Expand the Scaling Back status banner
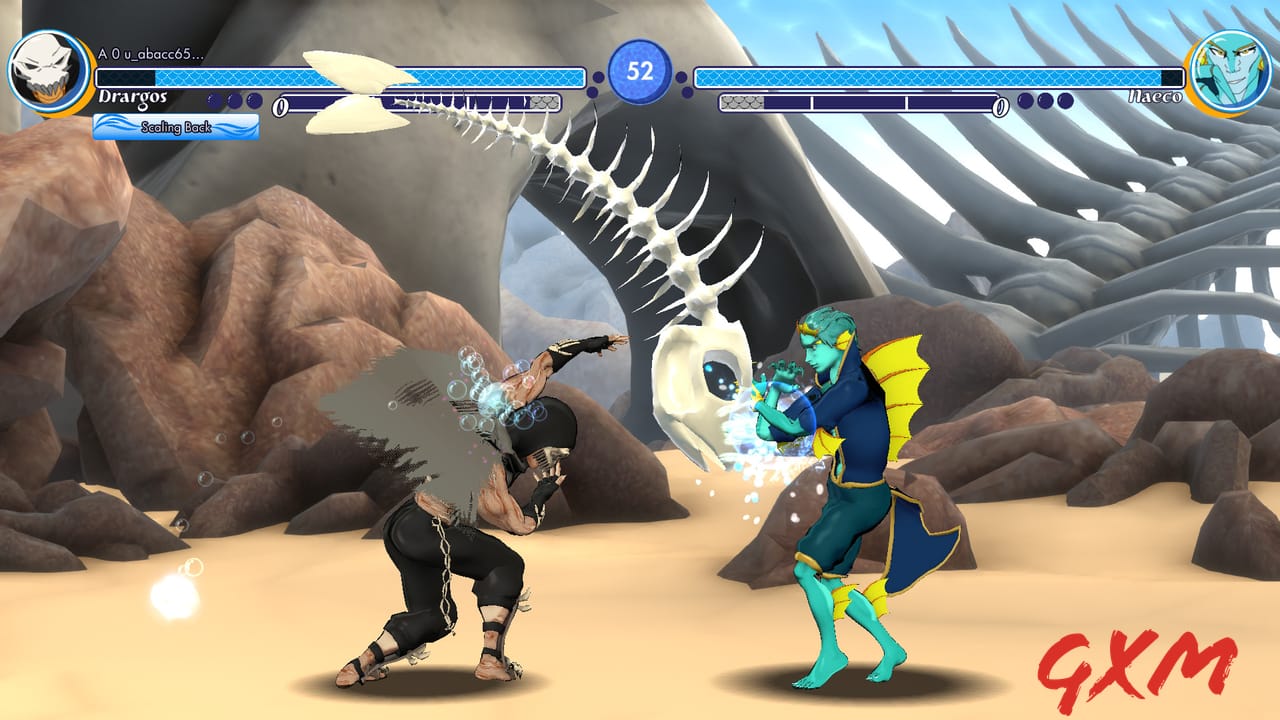This screenshot has height=720, width=1280. (x=175, y=128)
